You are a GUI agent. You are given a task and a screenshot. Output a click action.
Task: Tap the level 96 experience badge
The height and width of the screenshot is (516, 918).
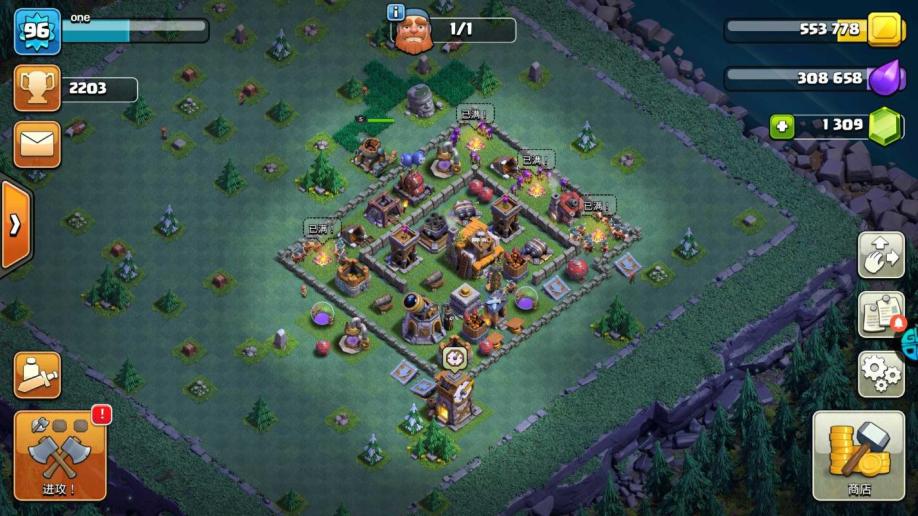click(x=37, y=31)
